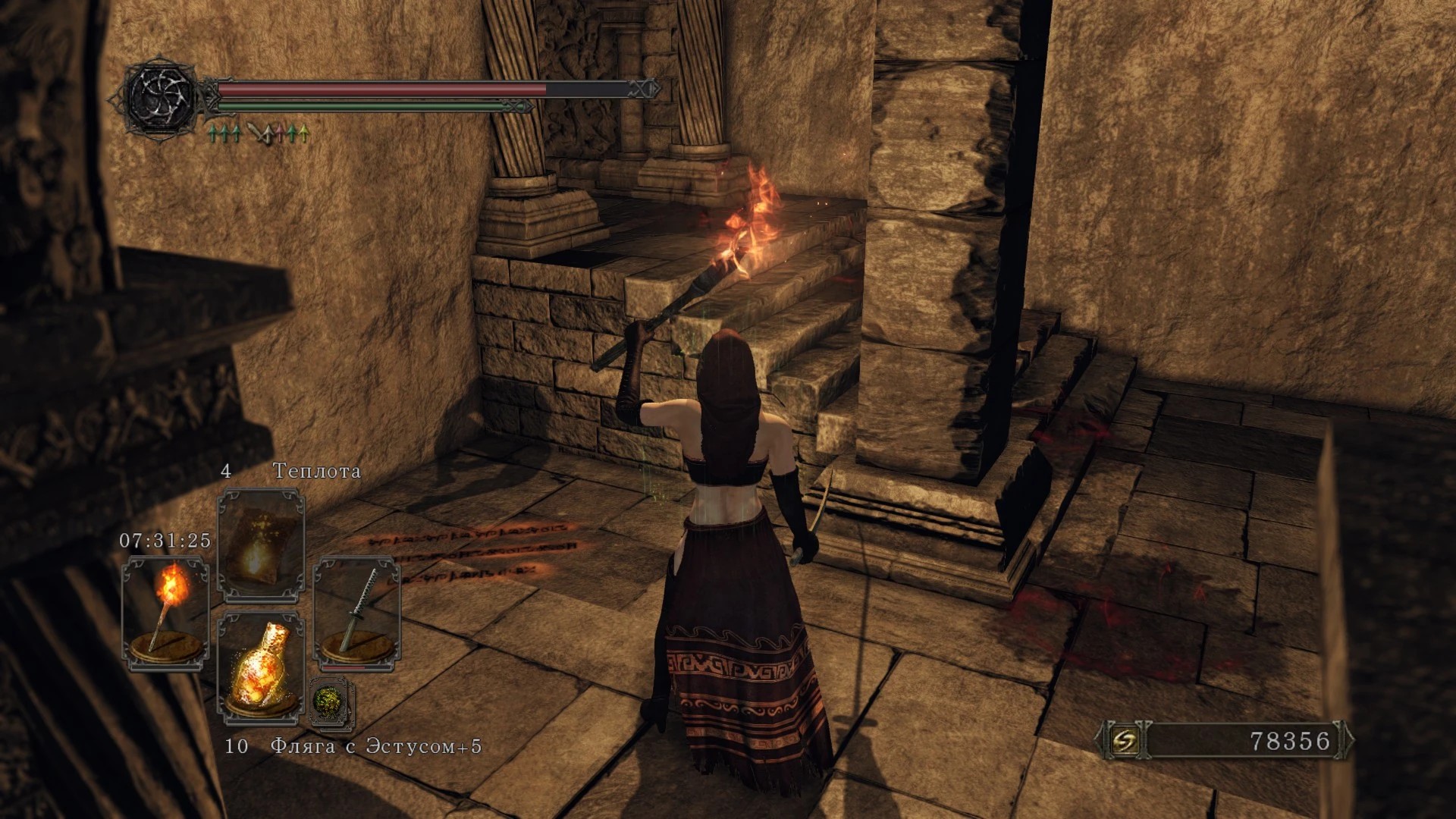Click the round emblem beside the health bar
Viewport: 1456px width, 819px height.
tap(161, 96)
